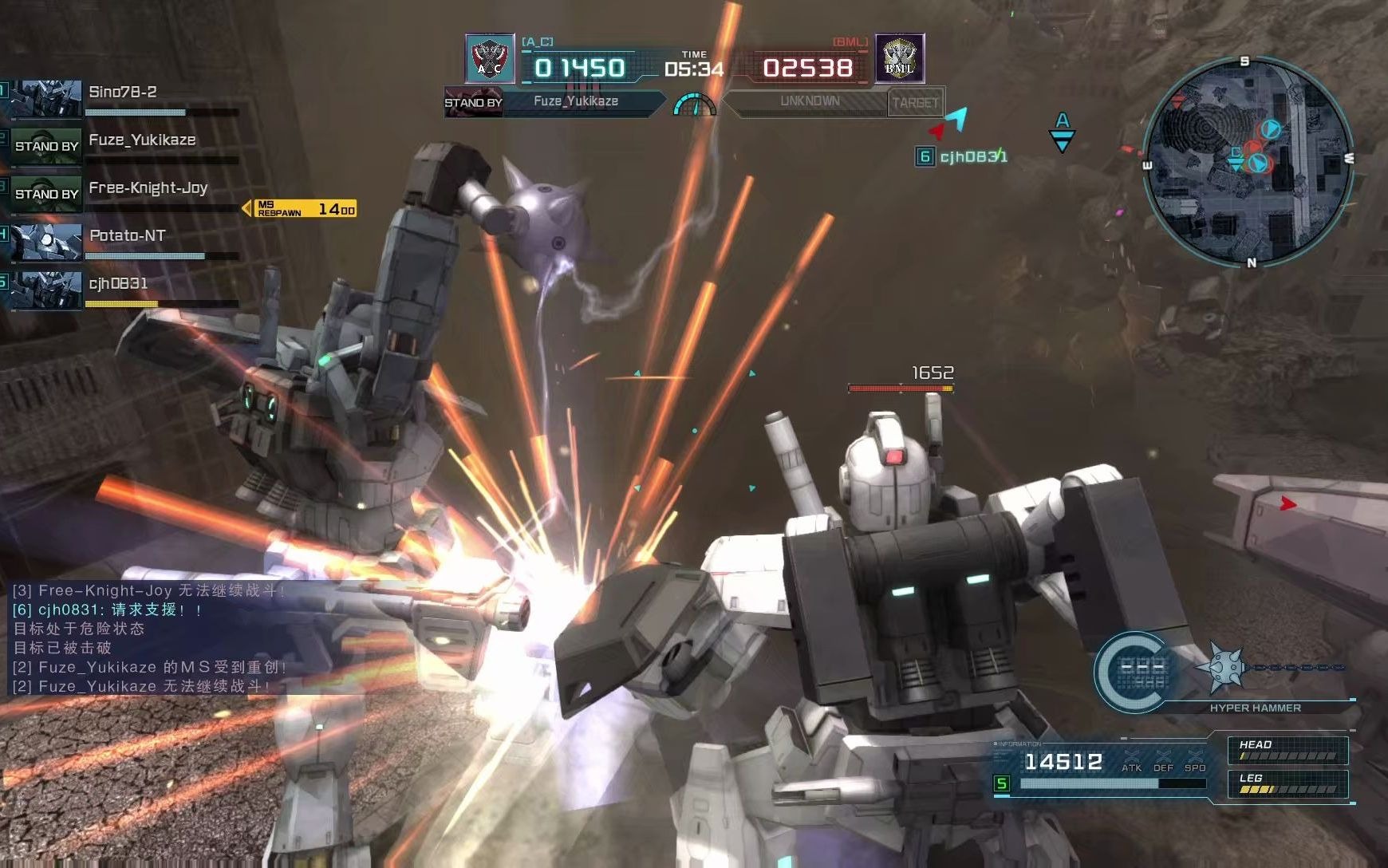1388x868 pixels.
Task: Click the objective A waypoint marker
Action: (1062, 131)
